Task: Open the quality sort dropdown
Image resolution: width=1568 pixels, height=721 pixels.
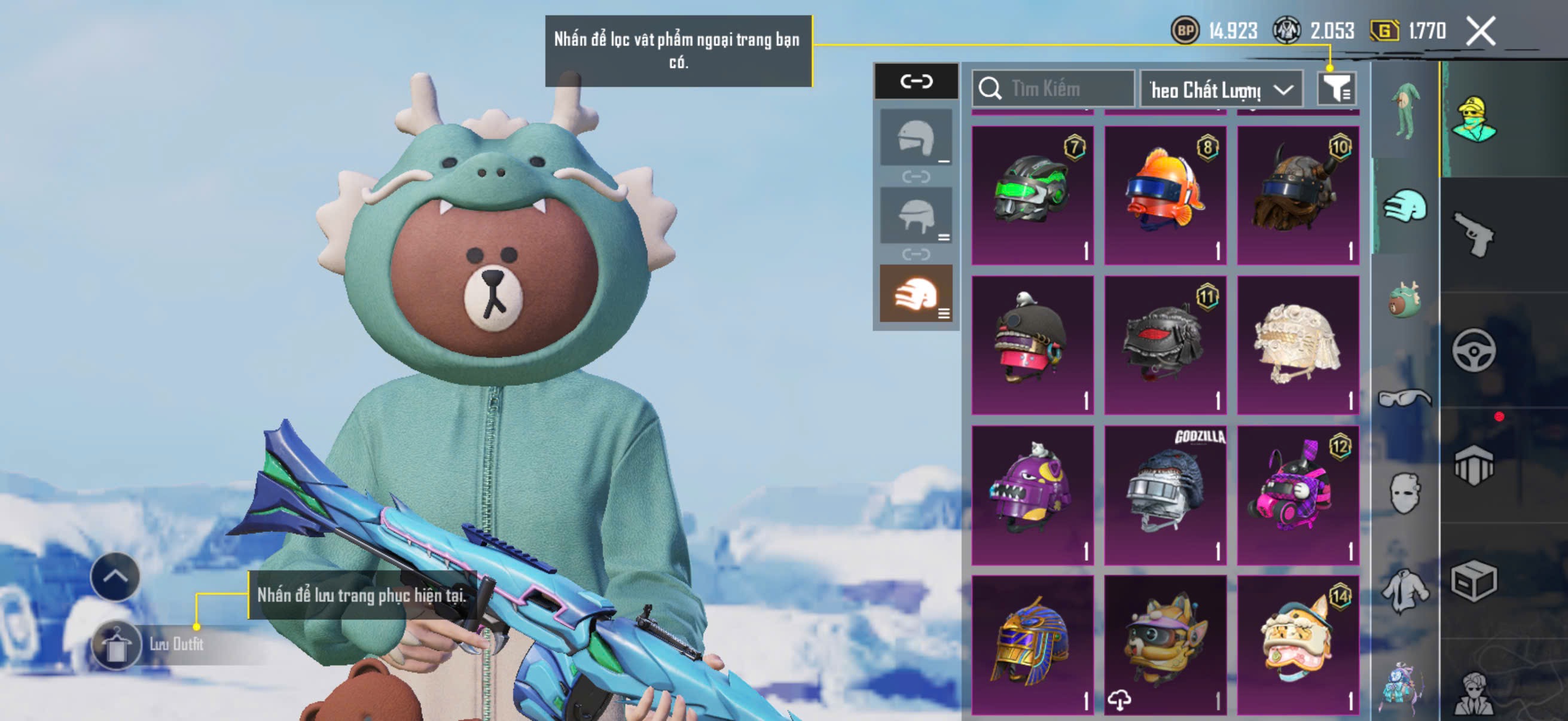Action: [1221, 90]
